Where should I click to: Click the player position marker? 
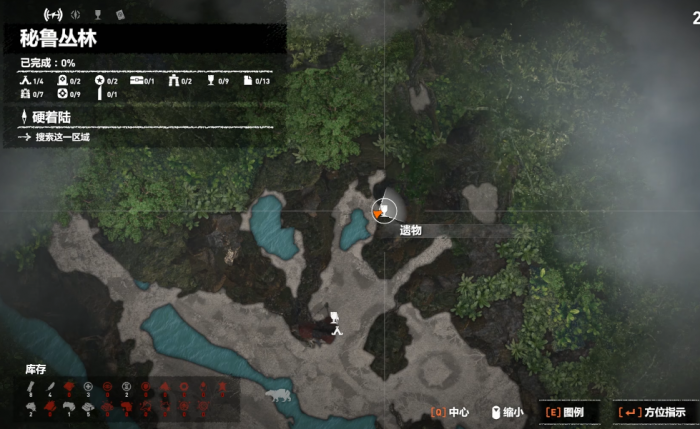click(x=334, y=319)
